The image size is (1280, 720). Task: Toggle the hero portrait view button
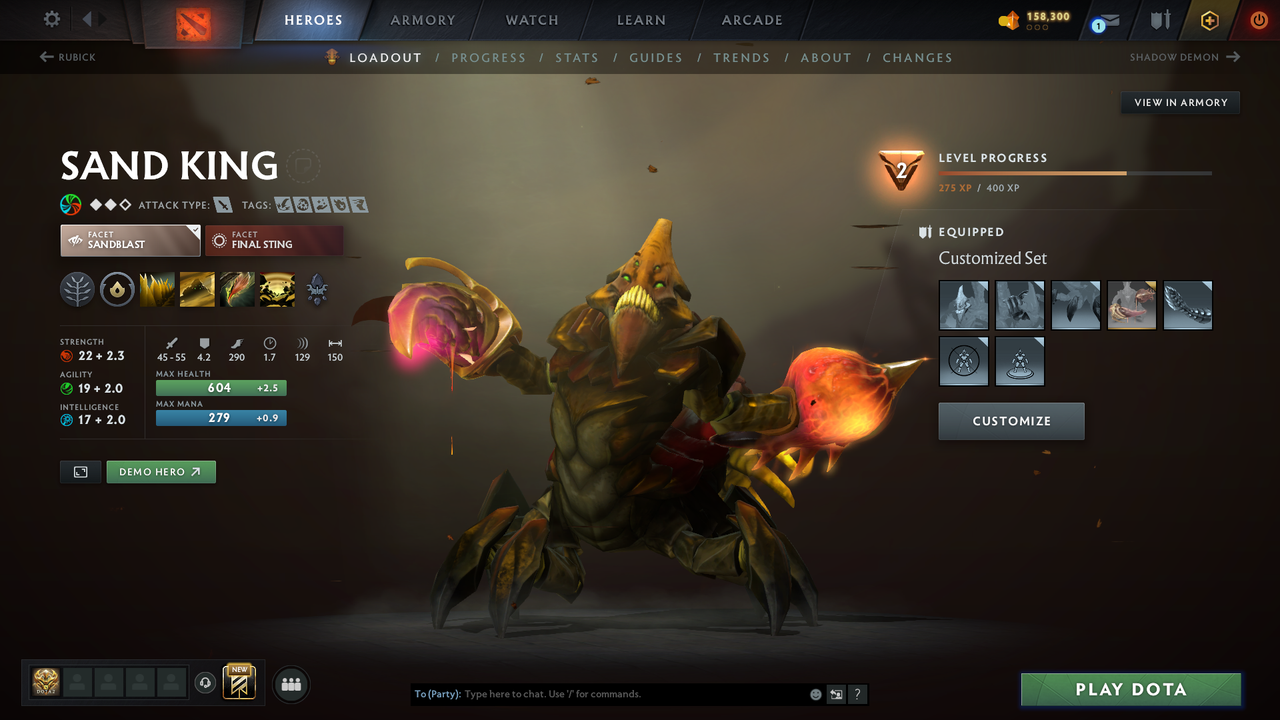click(x=80, y=471)
